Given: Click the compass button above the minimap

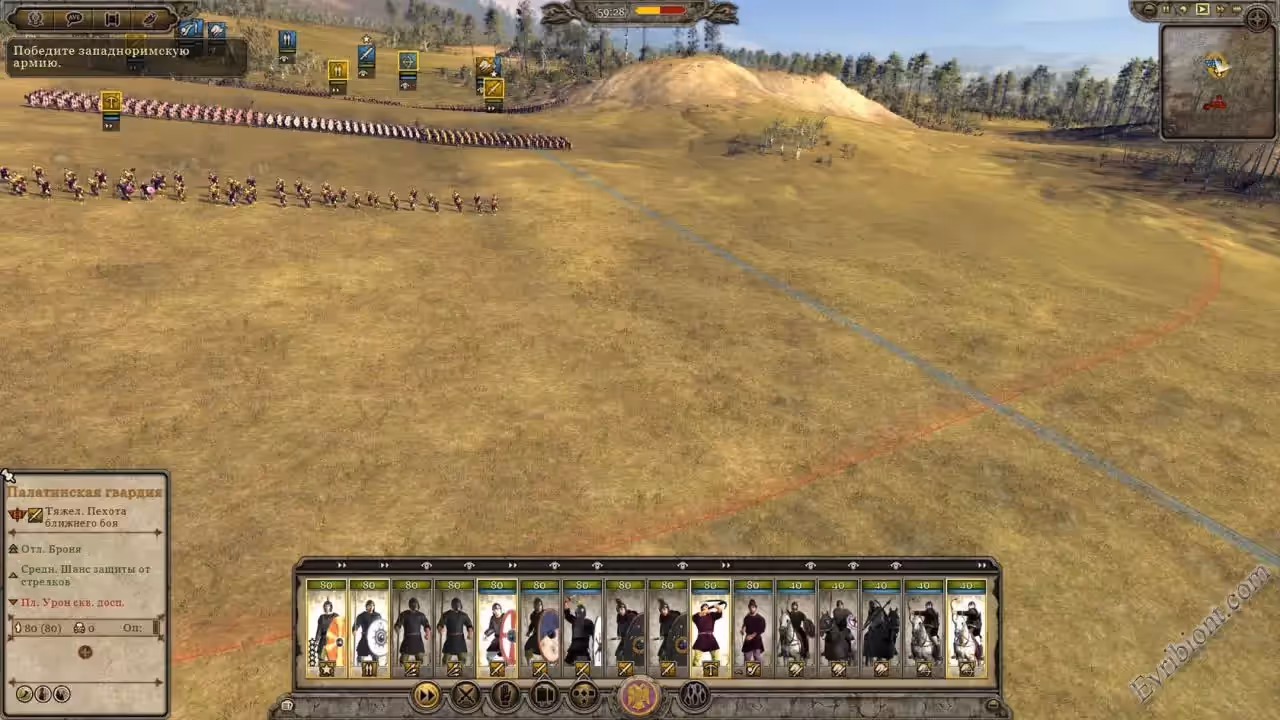Looking at the screenshot, I should [1256, 16].
